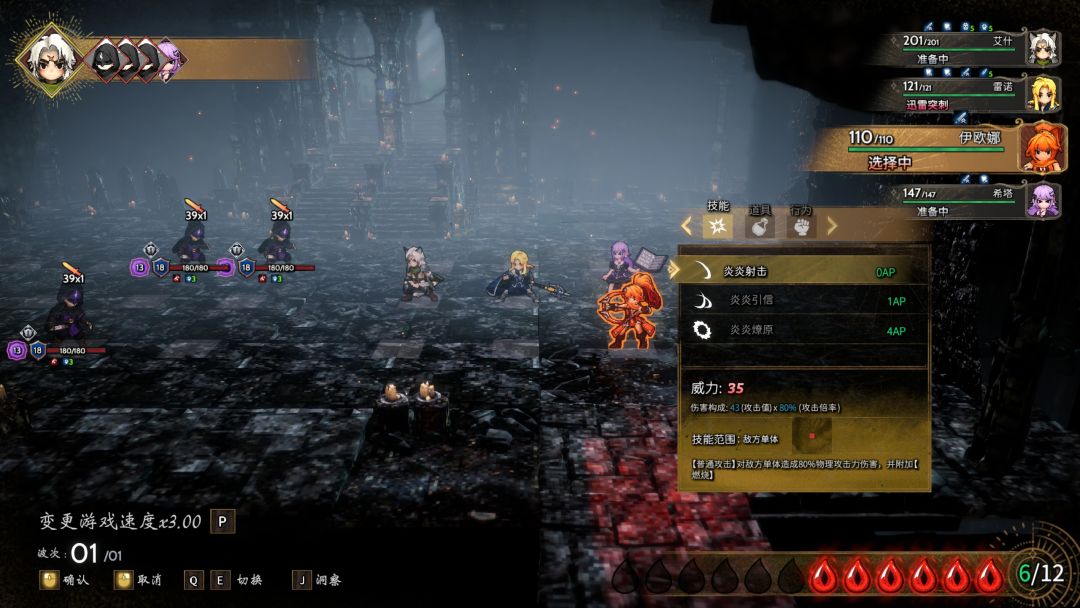Image resolution: width=1080 pixels, height=608 pixels.
Task: Click the right arrow beside the command tabs
Action: (x=831, y=226)
